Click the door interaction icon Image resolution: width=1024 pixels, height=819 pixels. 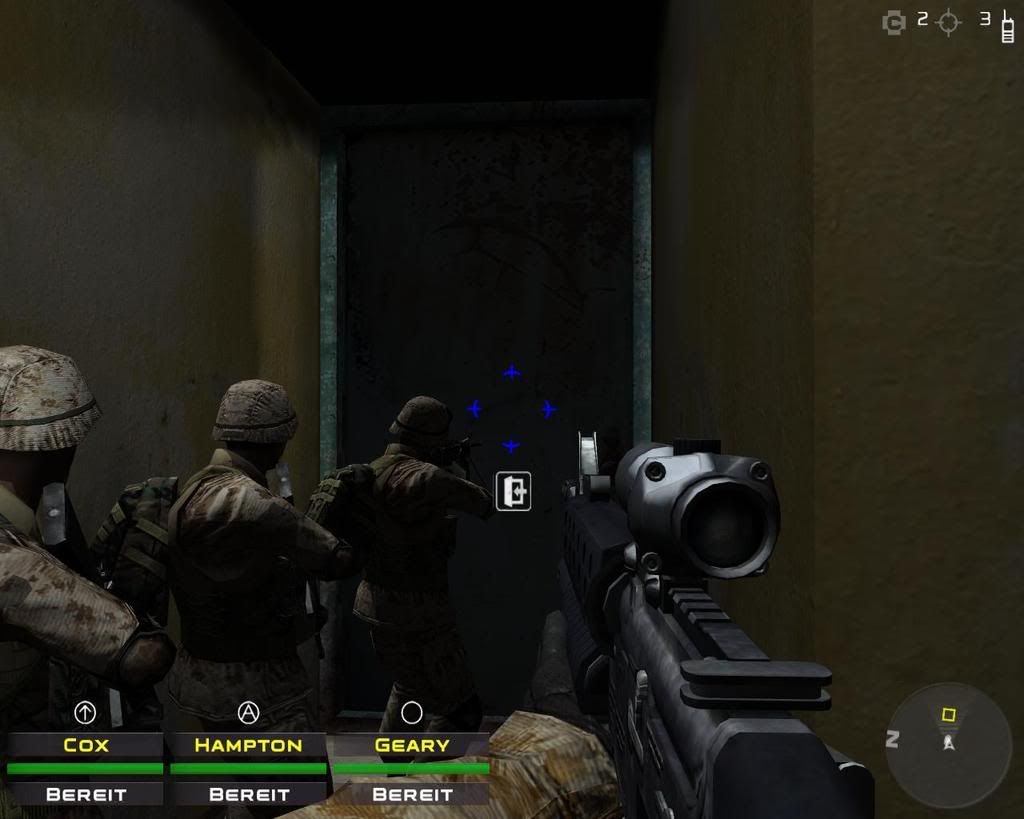(513, 491)
